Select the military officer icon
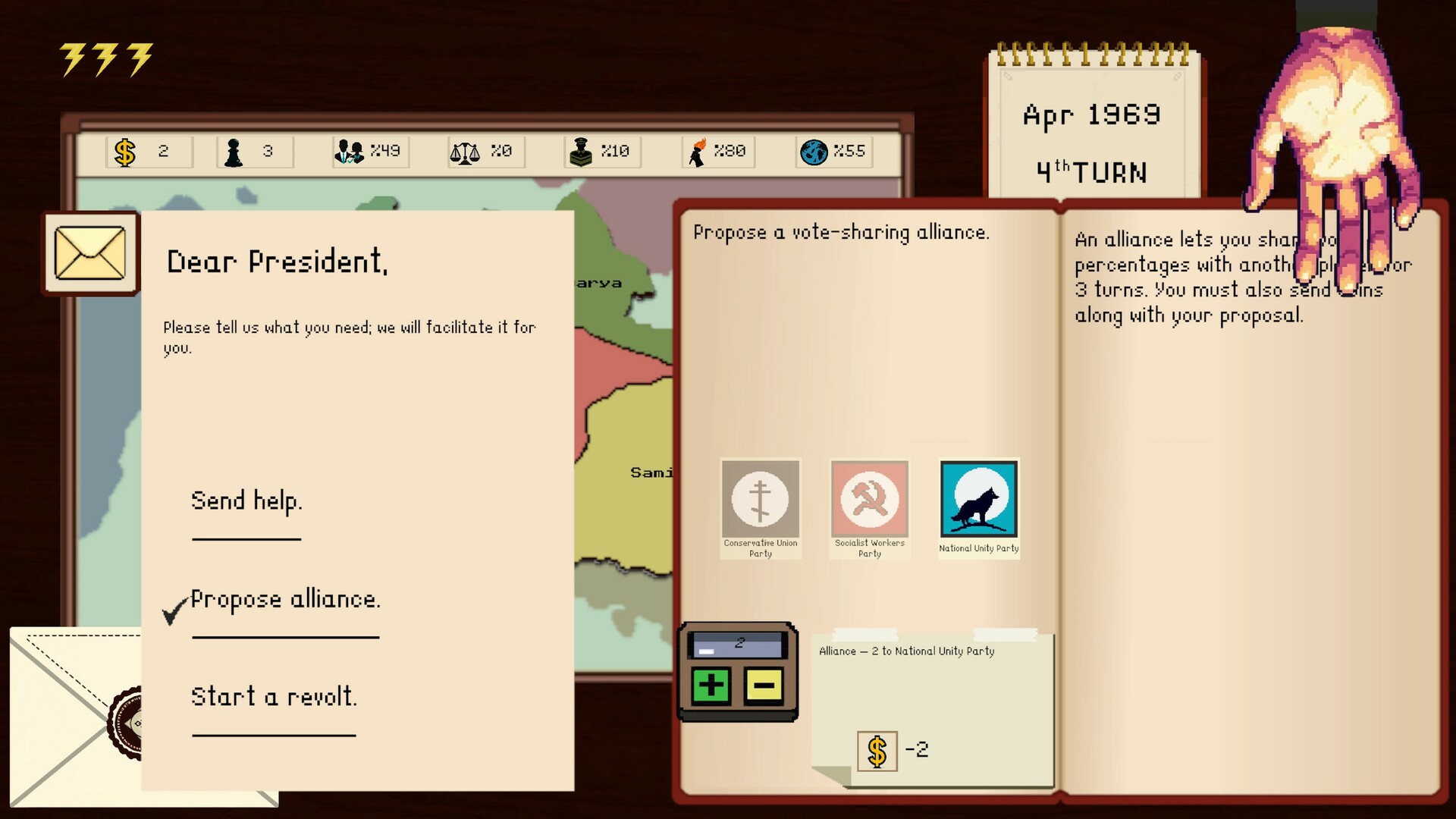Viewport: 1456px width, 819px height. tap(582, 151)
